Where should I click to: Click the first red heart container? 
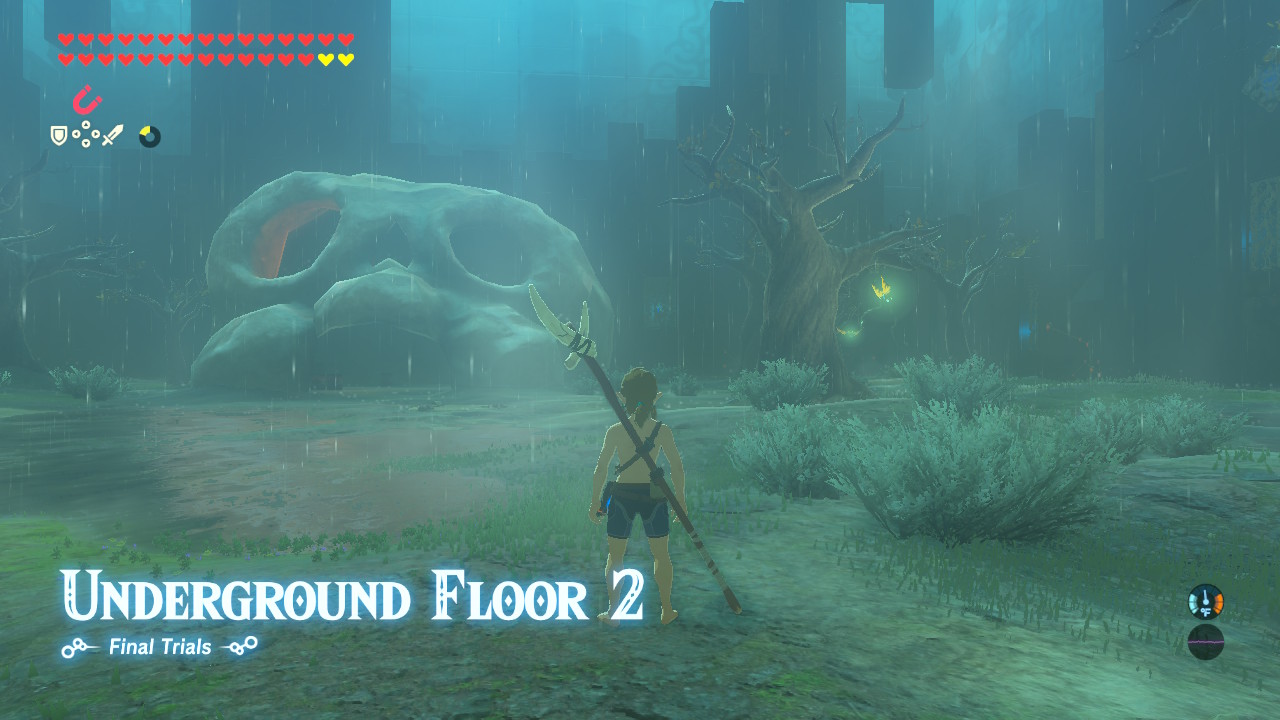[65, 39]
